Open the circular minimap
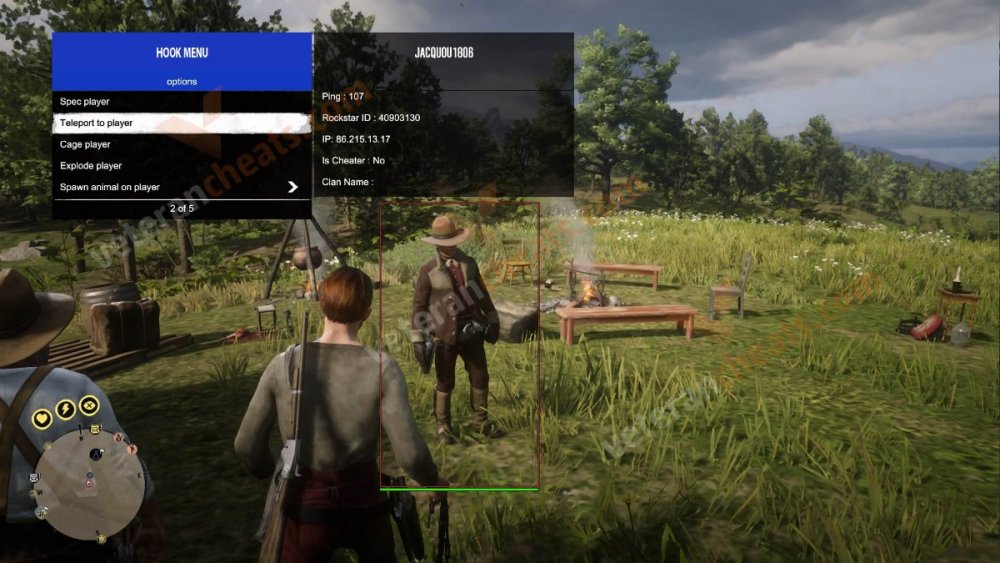Screen dimensions: 1000x563 pos(90,477)
